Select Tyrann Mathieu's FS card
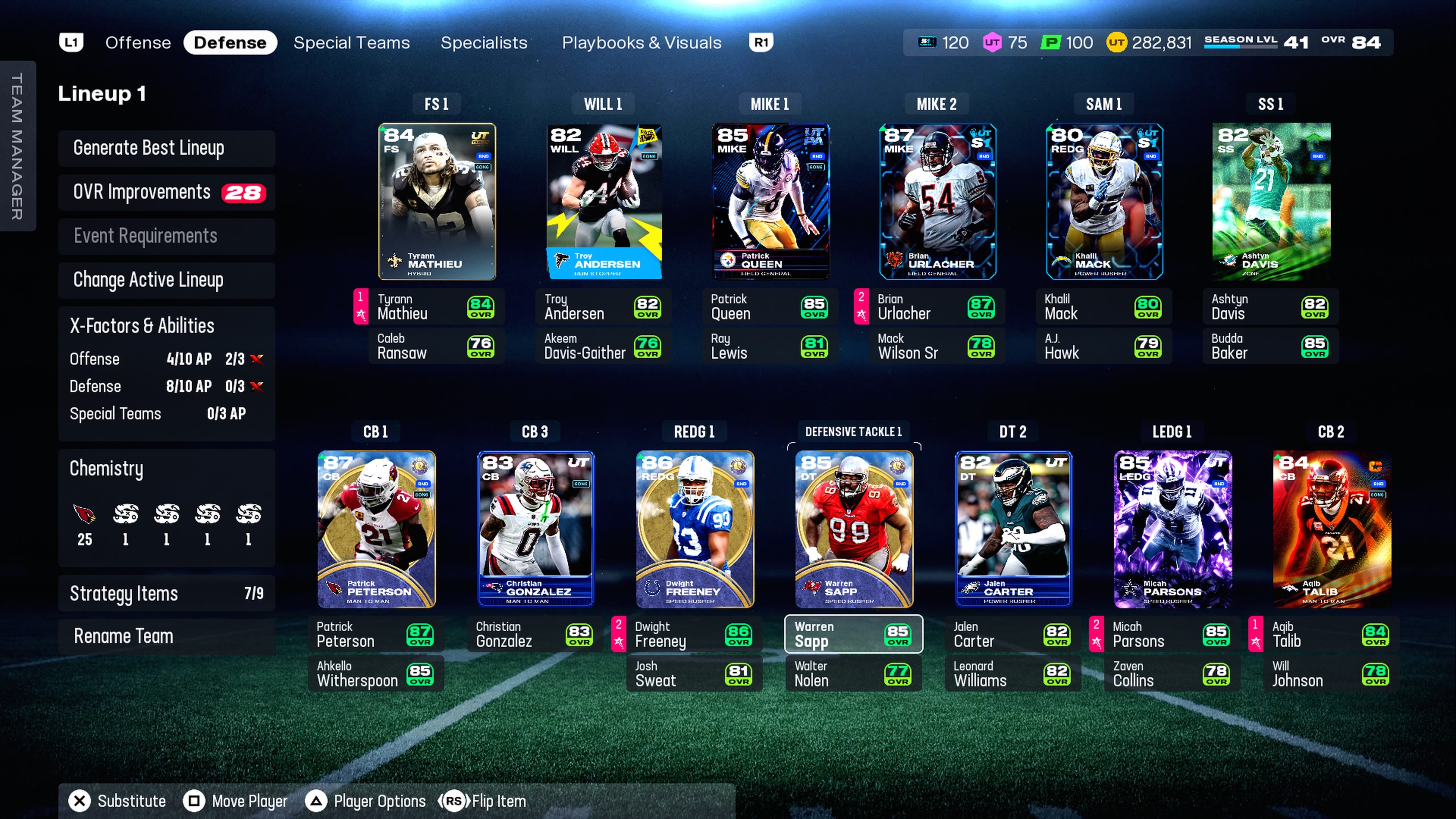The image size is (1456, 819). tap(437, 201)
